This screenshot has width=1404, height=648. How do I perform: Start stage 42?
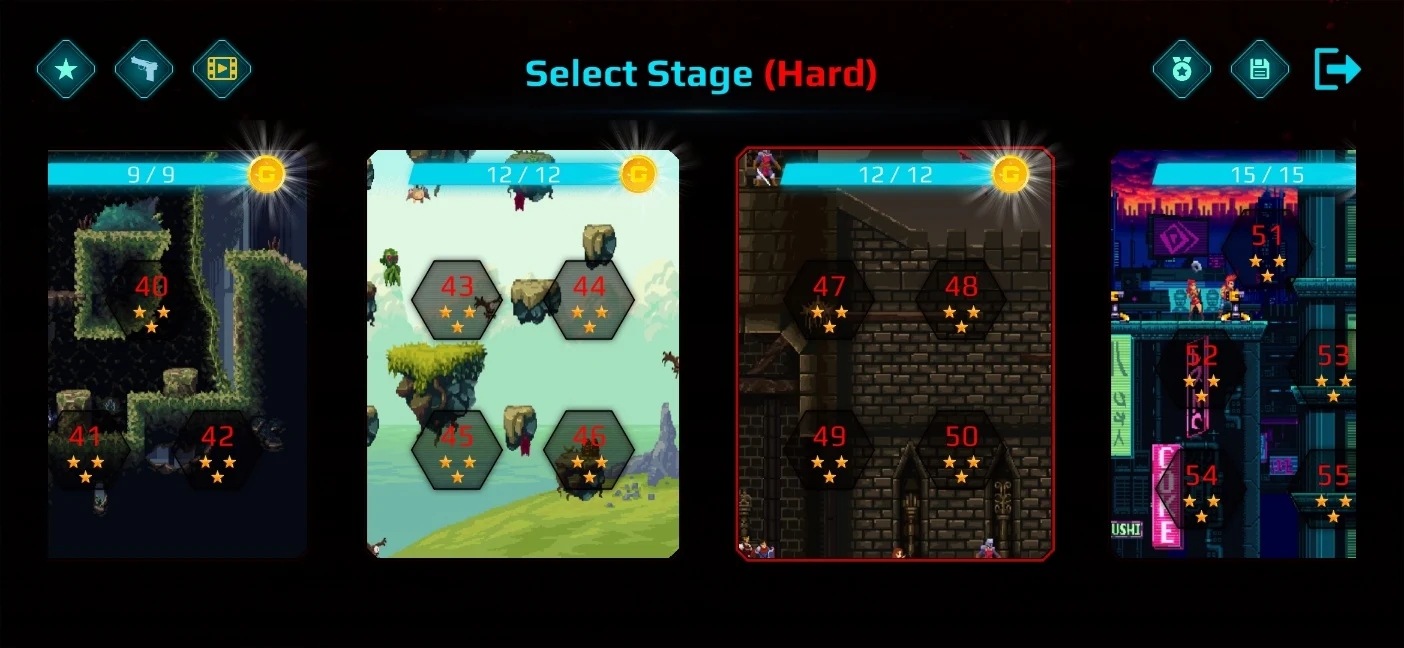click(218, 449)
